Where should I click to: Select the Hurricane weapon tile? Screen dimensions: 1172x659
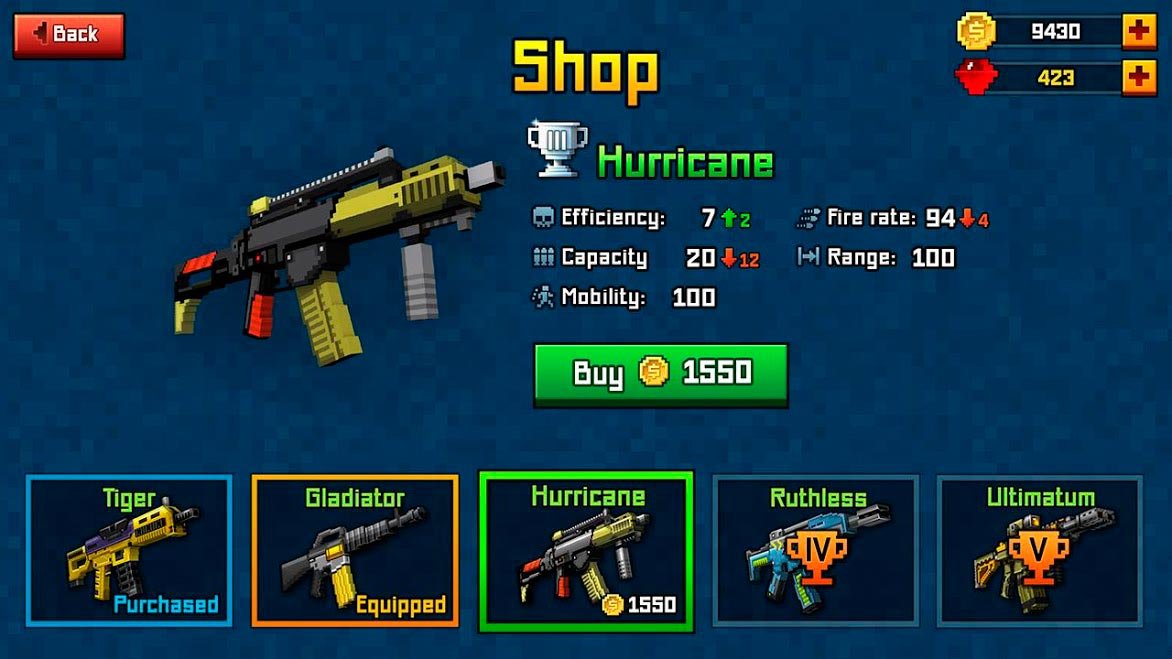click(586, 552)
